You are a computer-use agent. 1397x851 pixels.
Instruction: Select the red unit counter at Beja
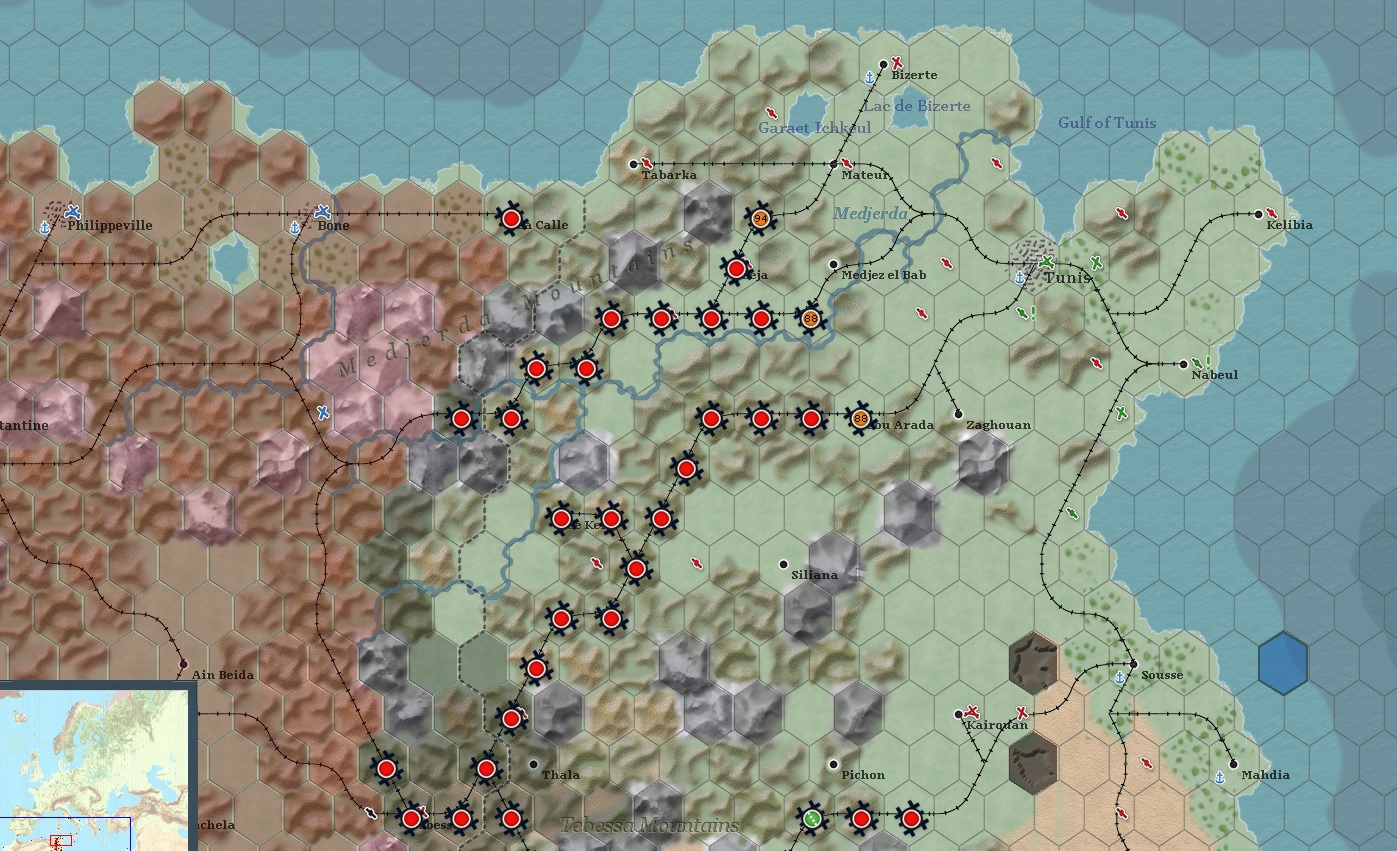pos(735,267)
